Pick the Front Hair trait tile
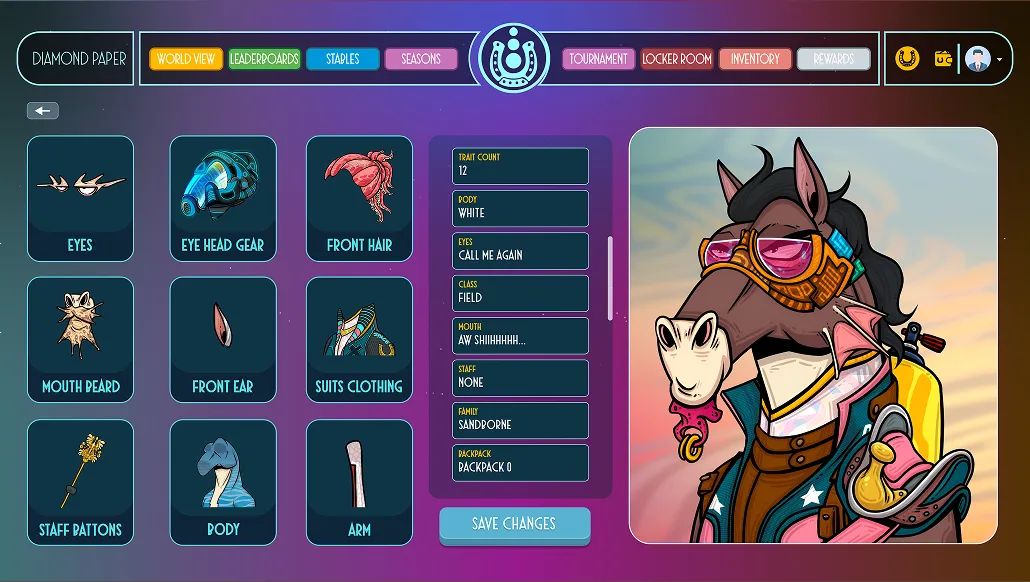 click(x=359, y=198)
